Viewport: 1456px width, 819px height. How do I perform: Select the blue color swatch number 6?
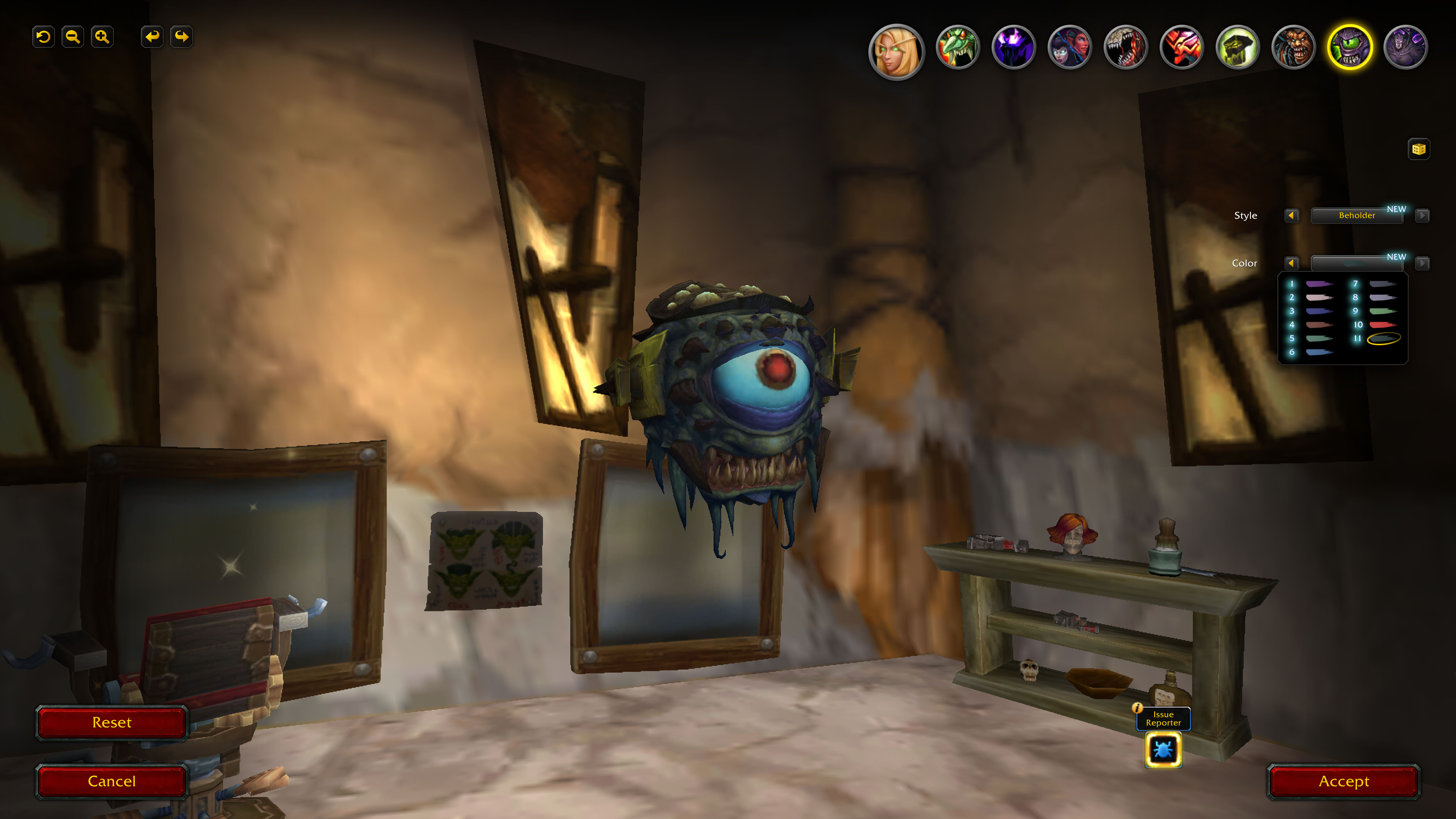(1319, 352)
